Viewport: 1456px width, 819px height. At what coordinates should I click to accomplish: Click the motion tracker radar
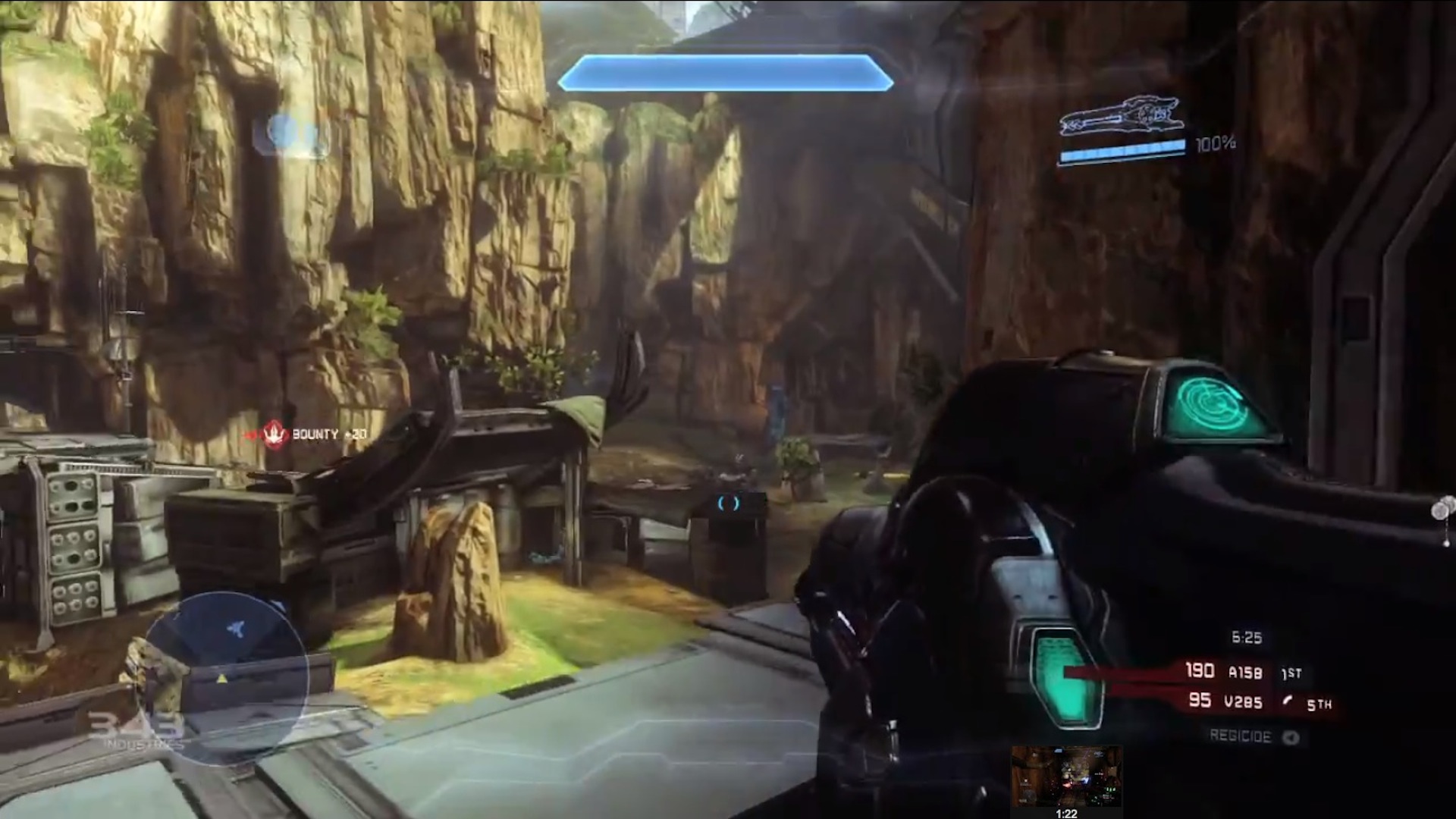point(225,677)
